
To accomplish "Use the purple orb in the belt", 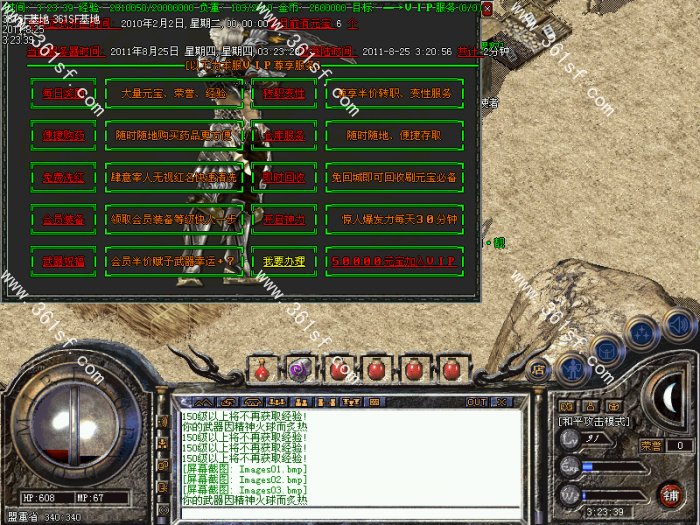I will (297, 370).
